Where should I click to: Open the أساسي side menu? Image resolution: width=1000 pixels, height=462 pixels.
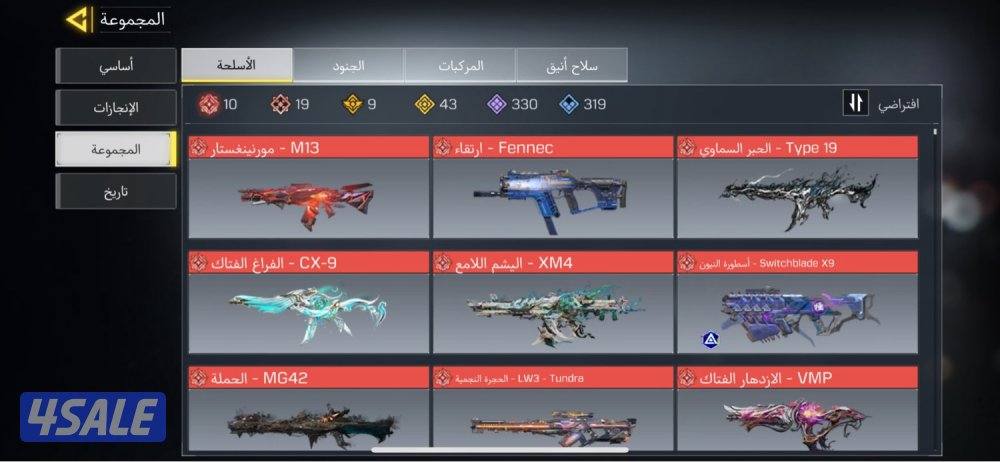click(x=116, y=66)
